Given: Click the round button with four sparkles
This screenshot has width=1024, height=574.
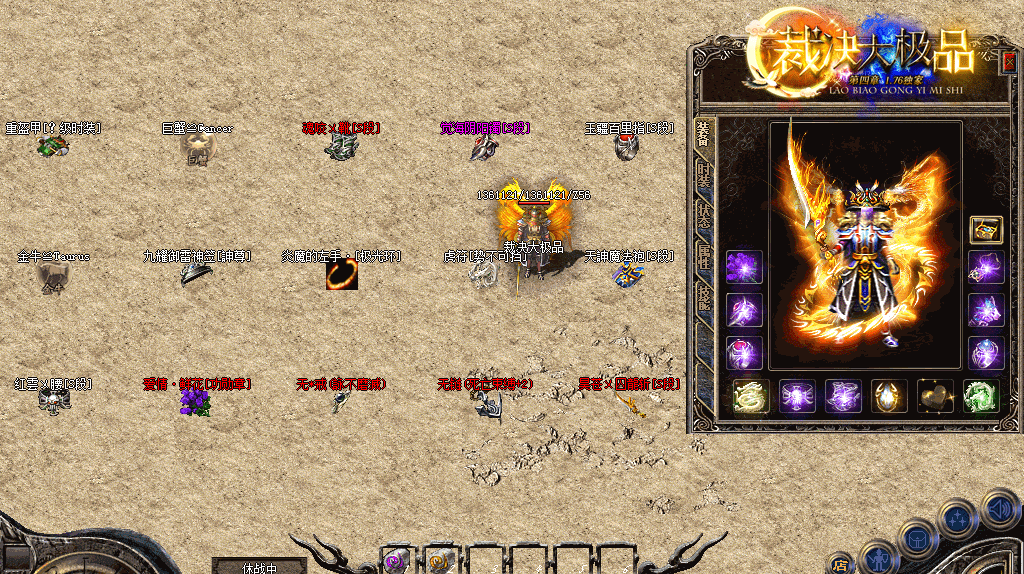Looking at the screenshot, I should click(x=957, y=519).
